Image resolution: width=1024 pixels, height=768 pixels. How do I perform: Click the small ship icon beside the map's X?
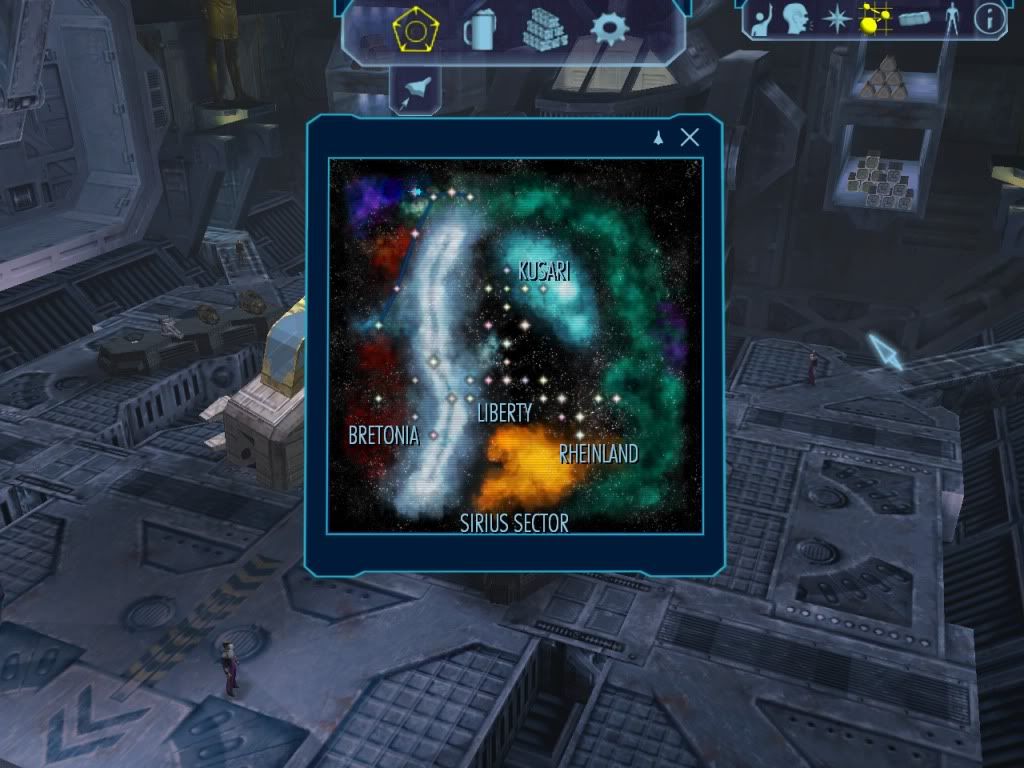[x=659, y=138]
